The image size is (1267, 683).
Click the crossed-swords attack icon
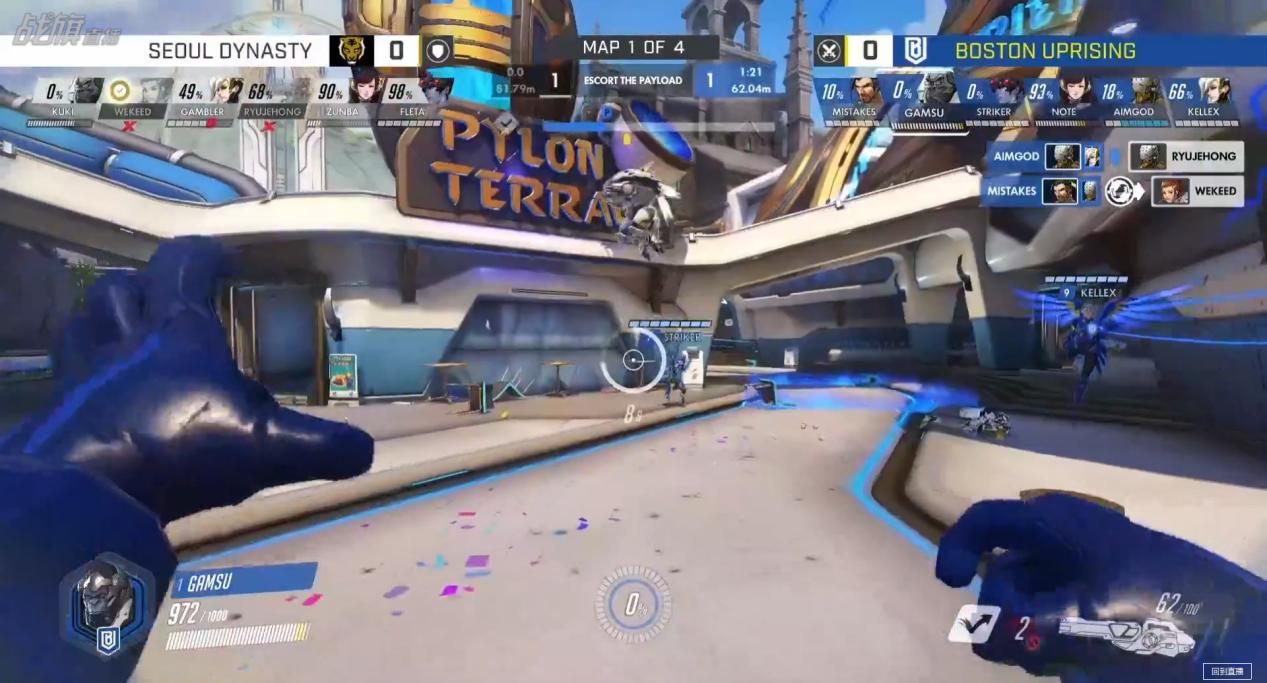(x=828, y=50)
